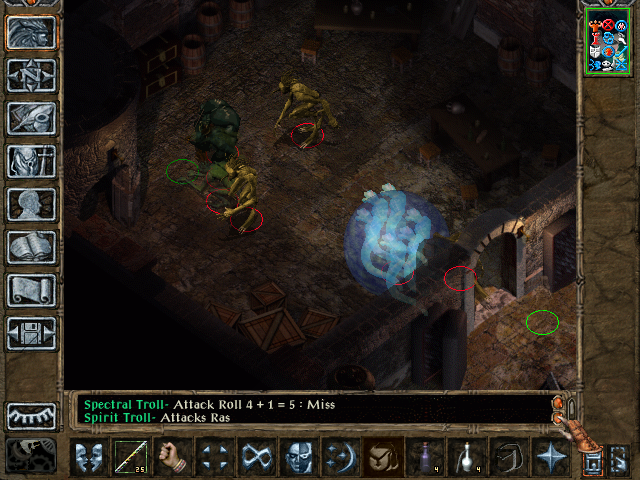640x480 pixels.
Task: Open the mage spellbook
Action: click(x=31, y=247)
